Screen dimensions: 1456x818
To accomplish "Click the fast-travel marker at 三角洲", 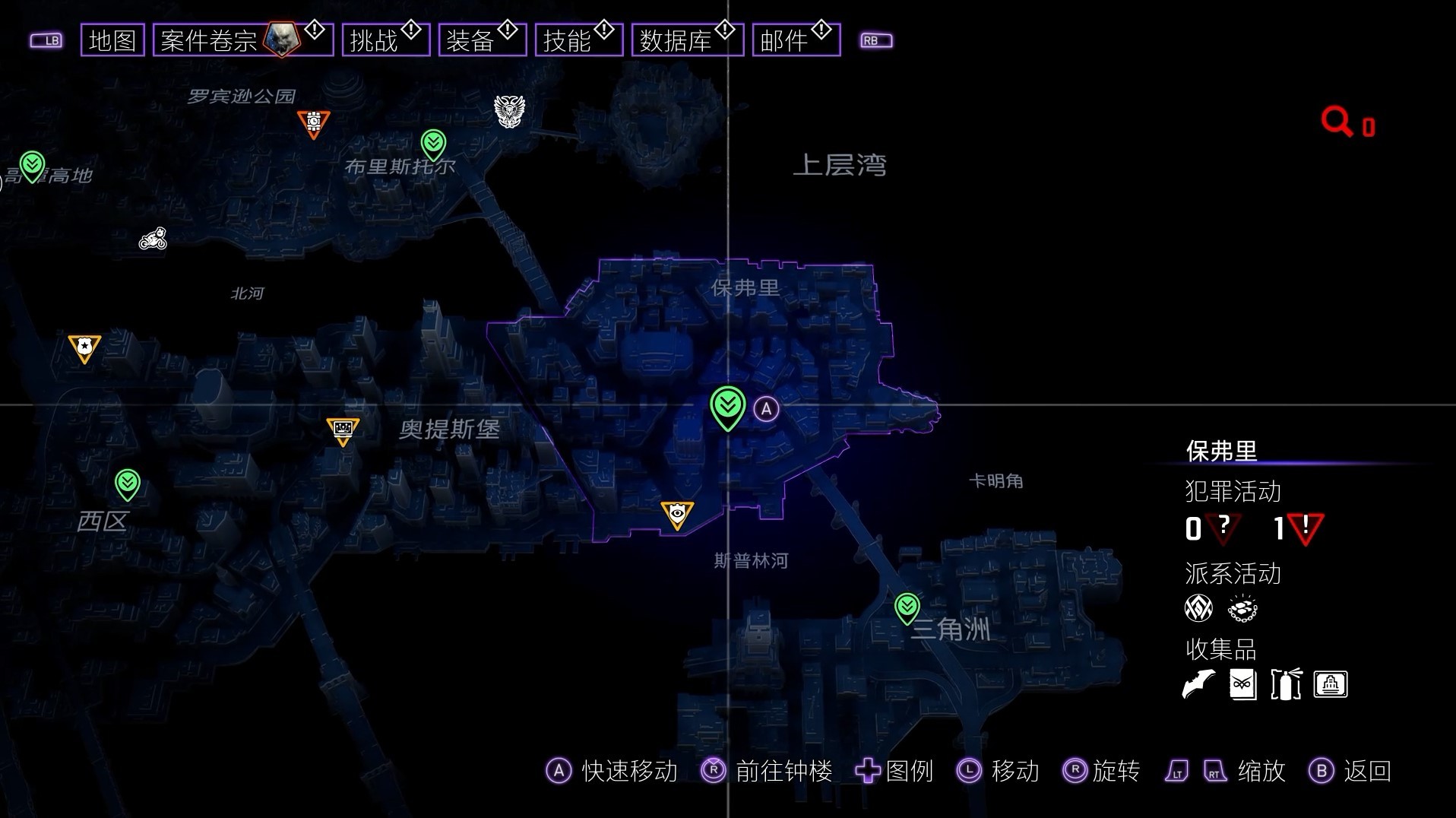I will click(x=907, y=607).
